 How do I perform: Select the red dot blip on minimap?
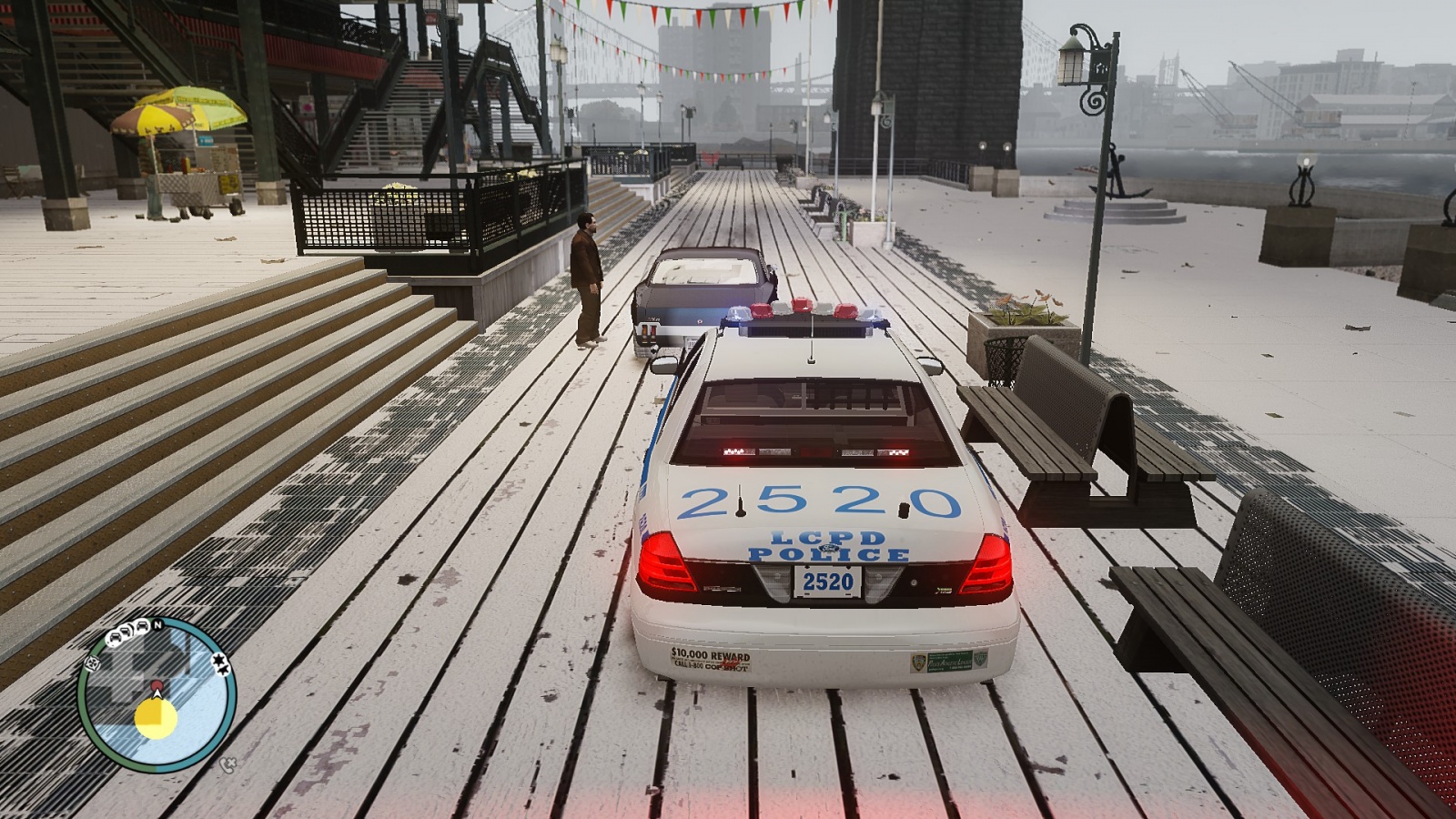pyautogui.click(x=157, y=685)
